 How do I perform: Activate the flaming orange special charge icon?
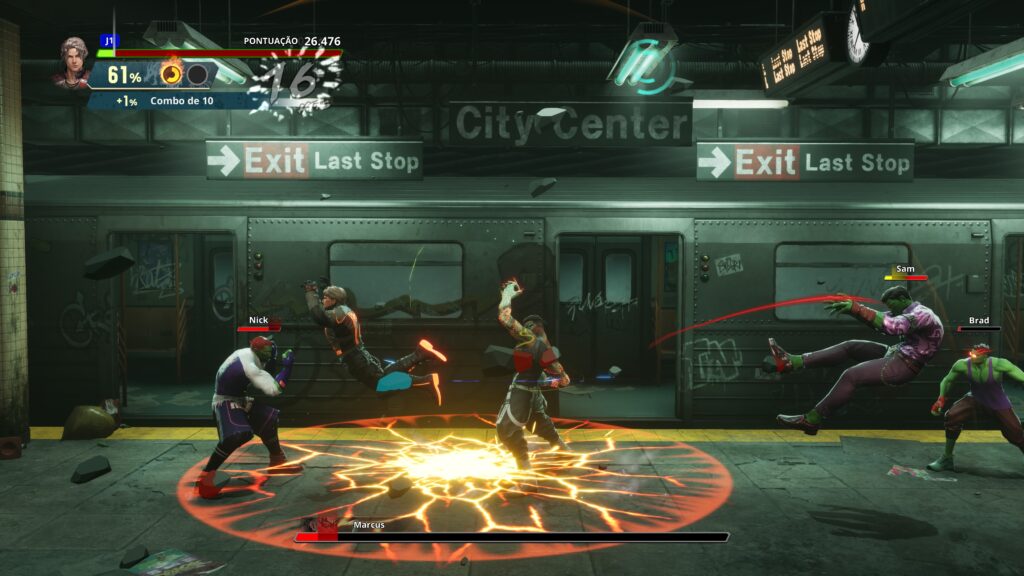[172, 74]
